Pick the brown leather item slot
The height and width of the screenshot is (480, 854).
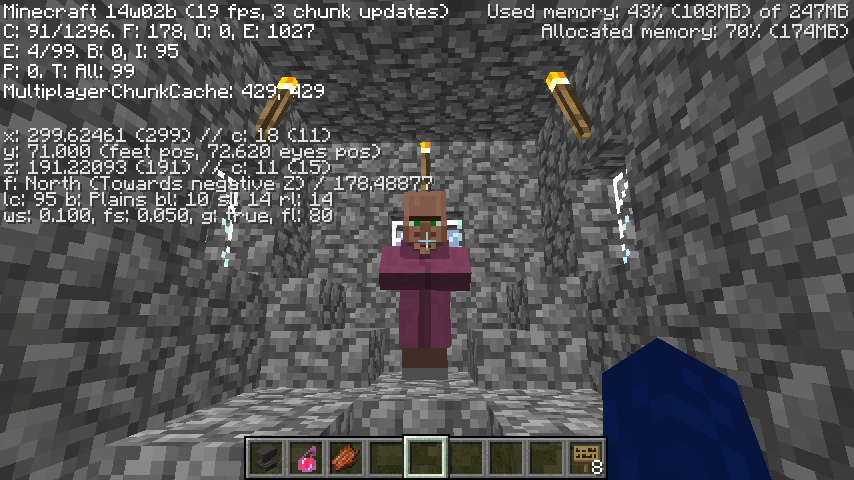[345, 458]
